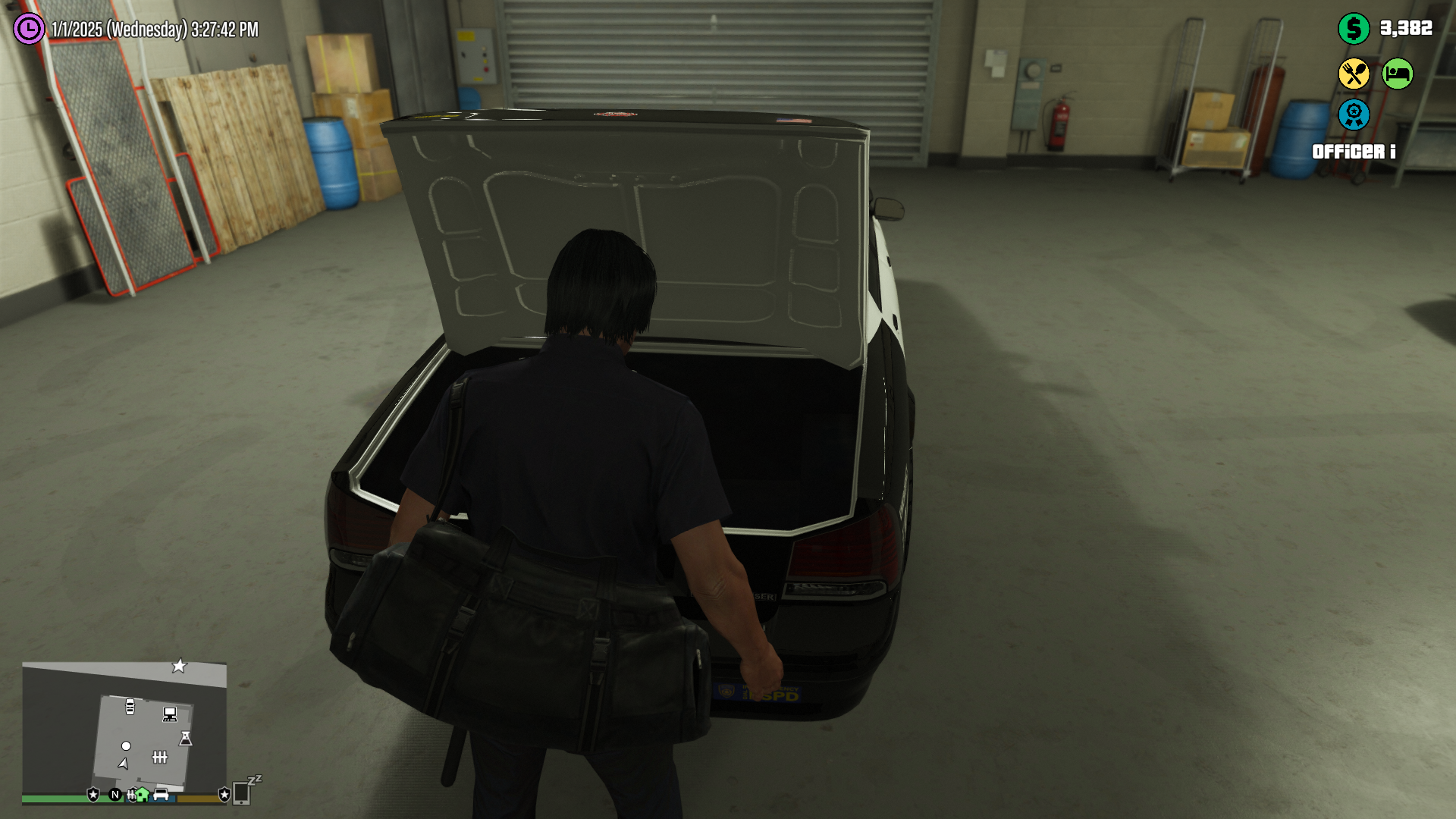This screenshot has height=819, width=1456.
Task: Open the green bed rest icon
Action: (x=1397, y=74)
